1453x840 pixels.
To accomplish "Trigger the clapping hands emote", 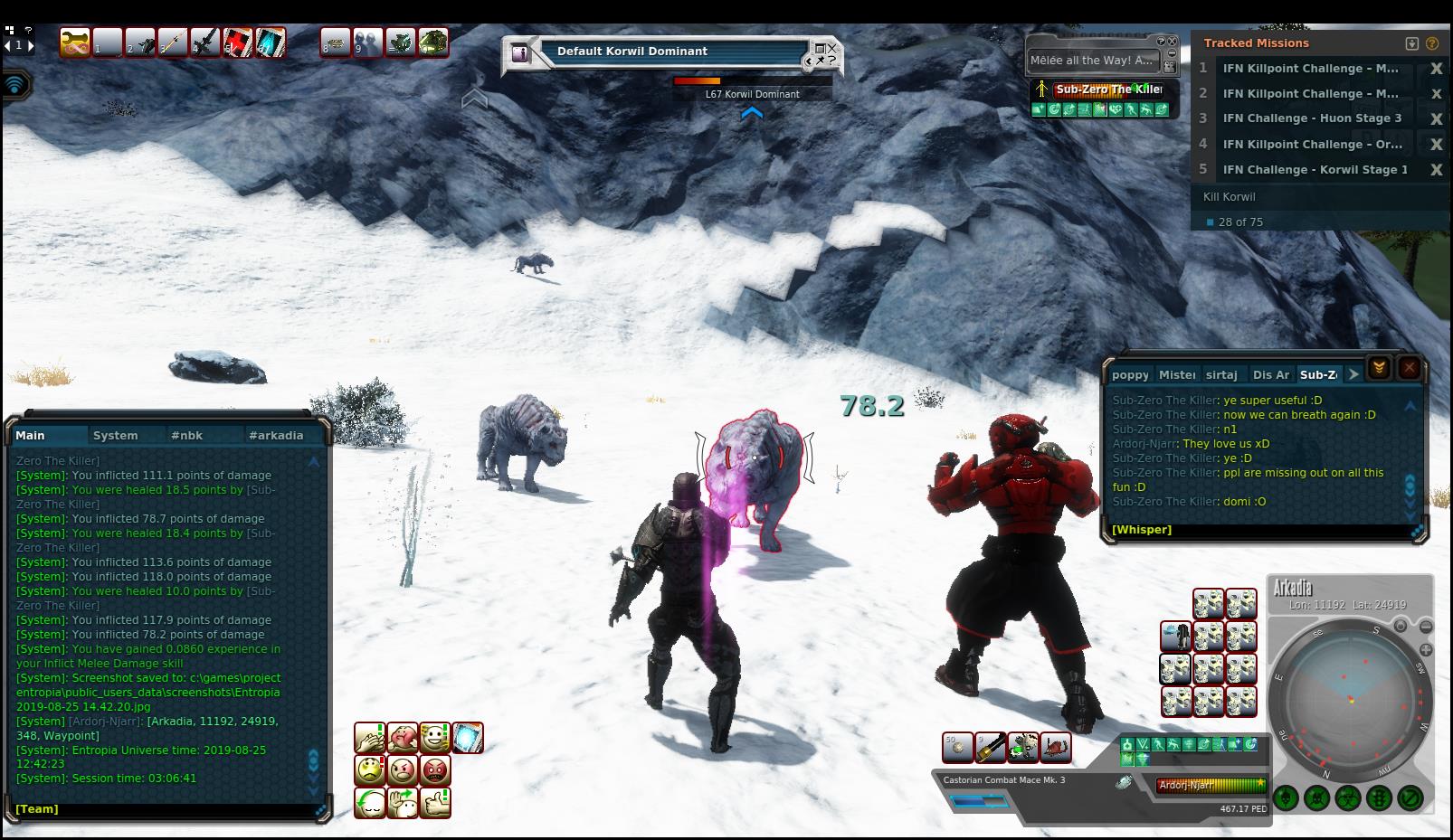I will 369,738.
